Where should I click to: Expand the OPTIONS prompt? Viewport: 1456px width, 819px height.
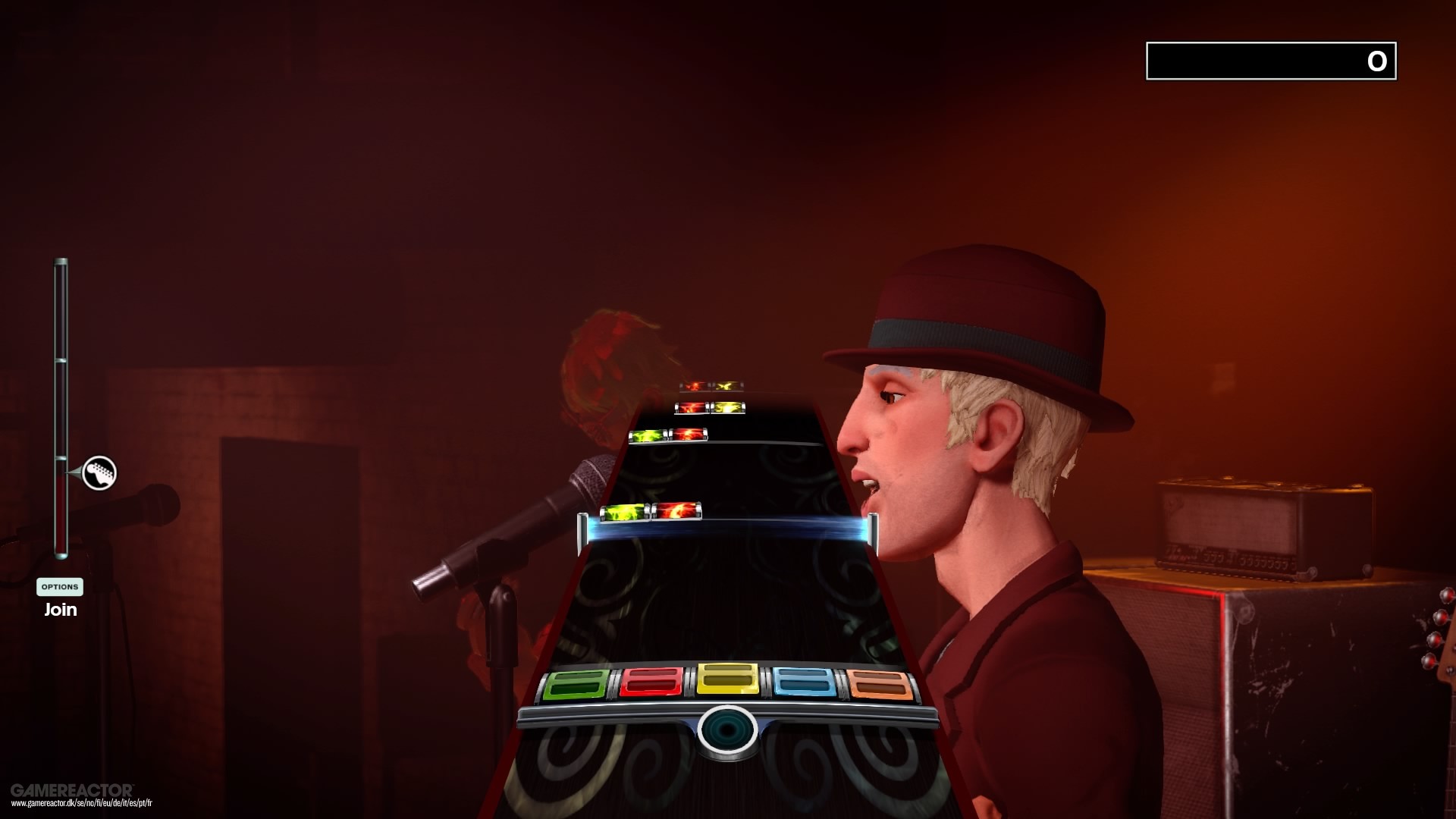(59, 586)
